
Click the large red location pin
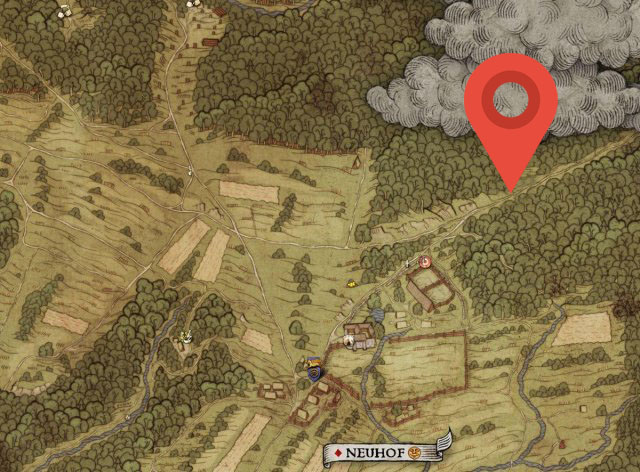click(511, 102)
